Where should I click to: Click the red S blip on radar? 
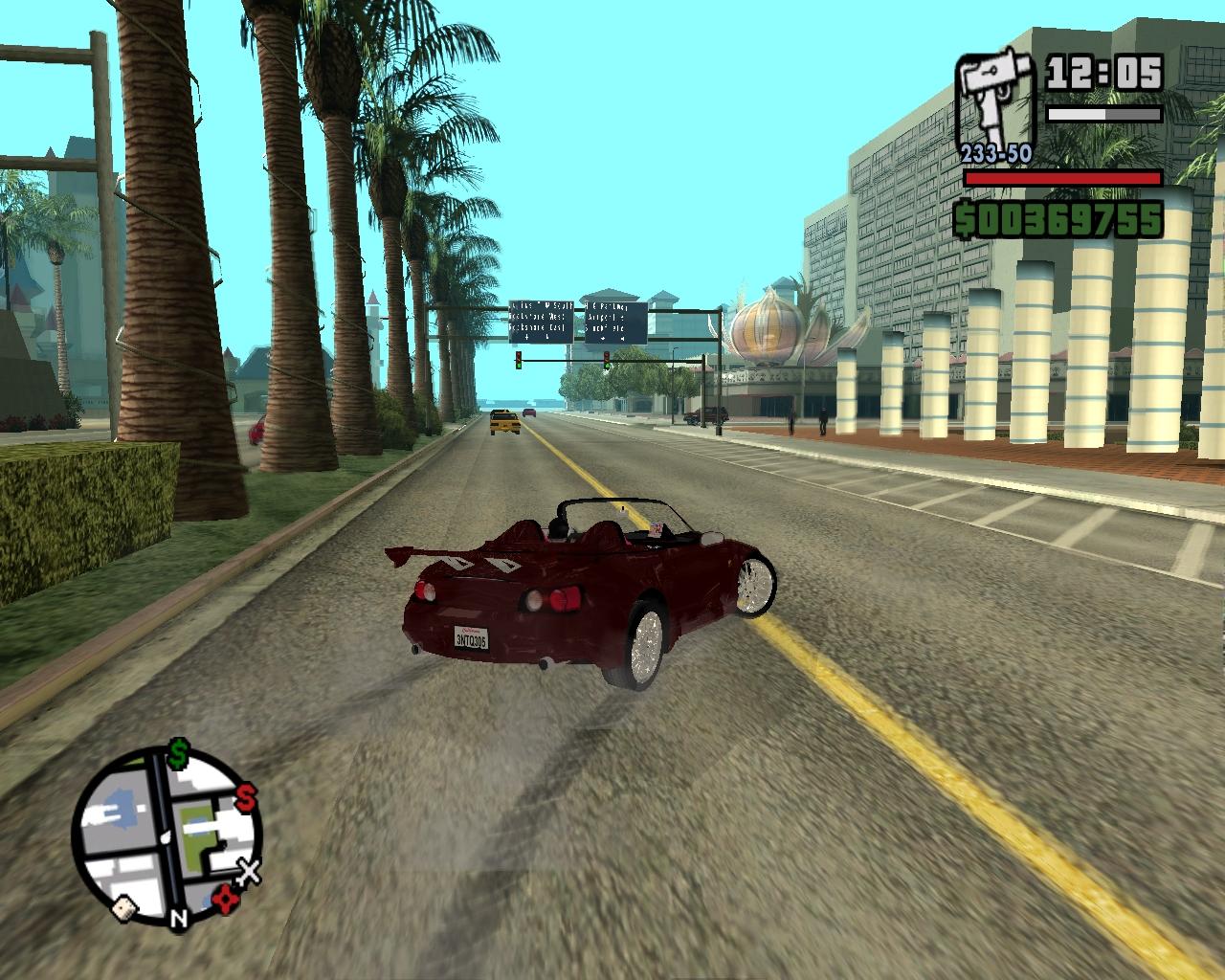tap(246, 794)
